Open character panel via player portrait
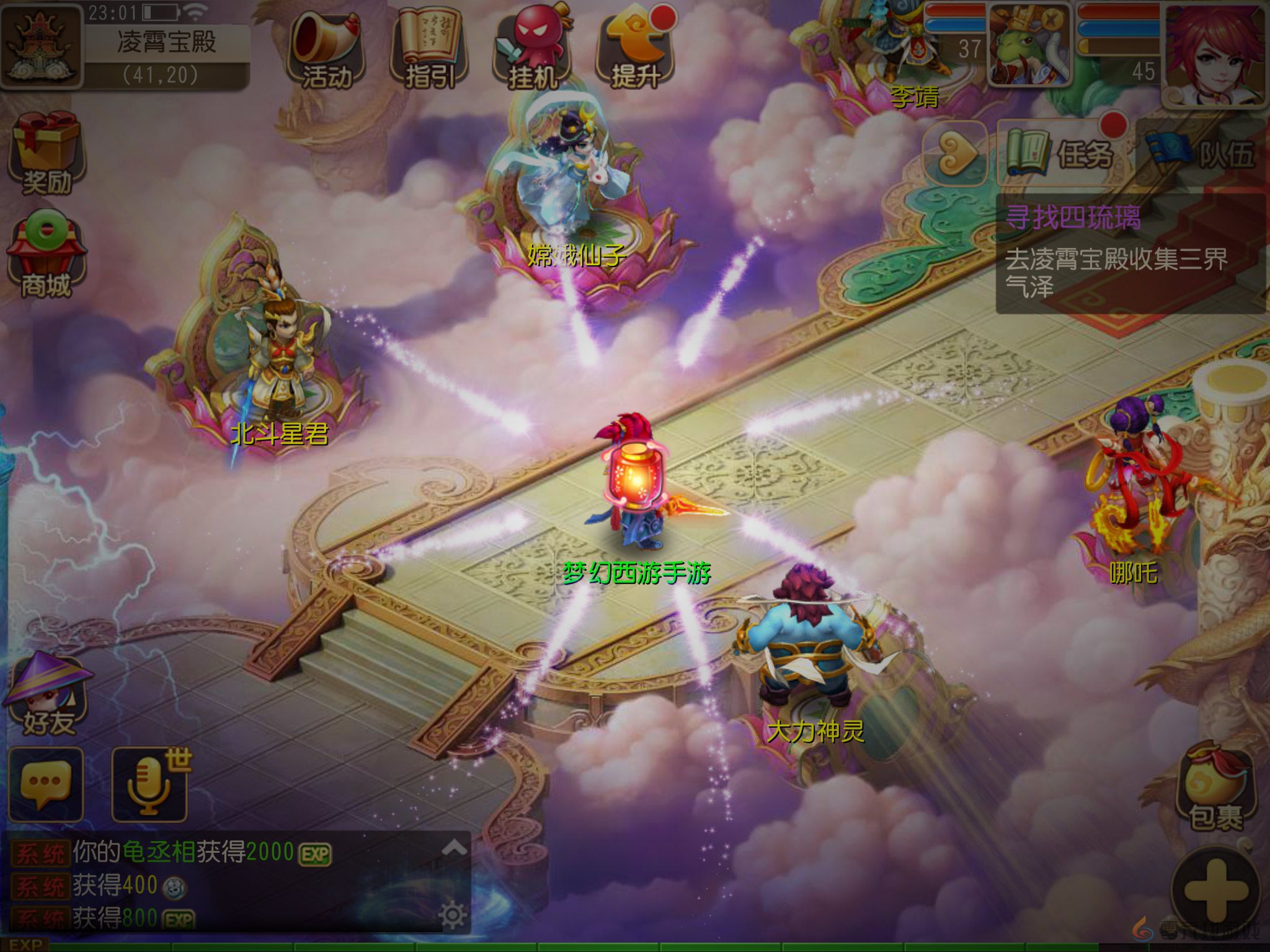This screenshot has width=1270, height=952. tap(1215, 56)
